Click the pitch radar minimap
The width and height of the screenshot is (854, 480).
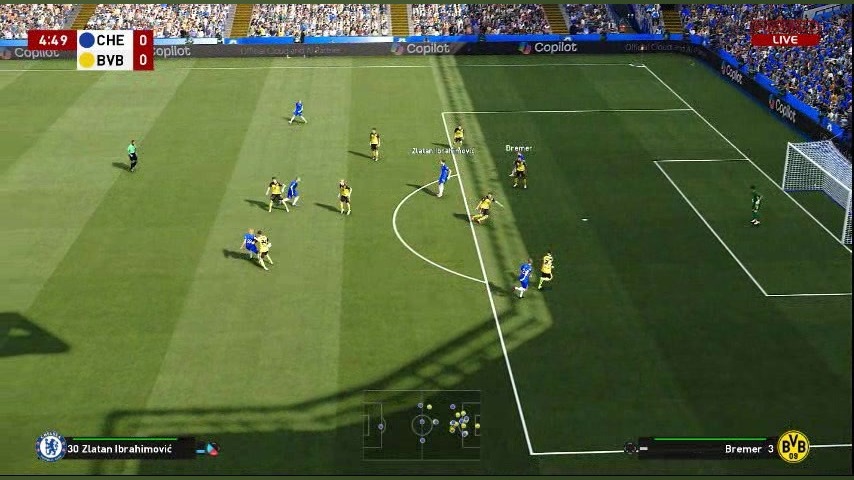tap(421, 425)
